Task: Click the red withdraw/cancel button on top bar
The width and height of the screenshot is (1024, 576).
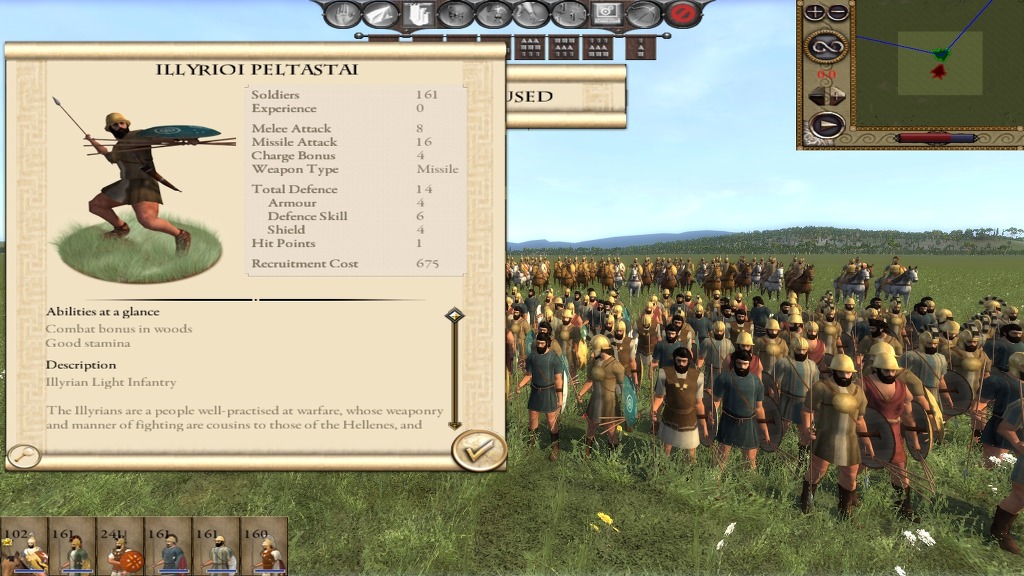Action: click(x=683, y=14)
